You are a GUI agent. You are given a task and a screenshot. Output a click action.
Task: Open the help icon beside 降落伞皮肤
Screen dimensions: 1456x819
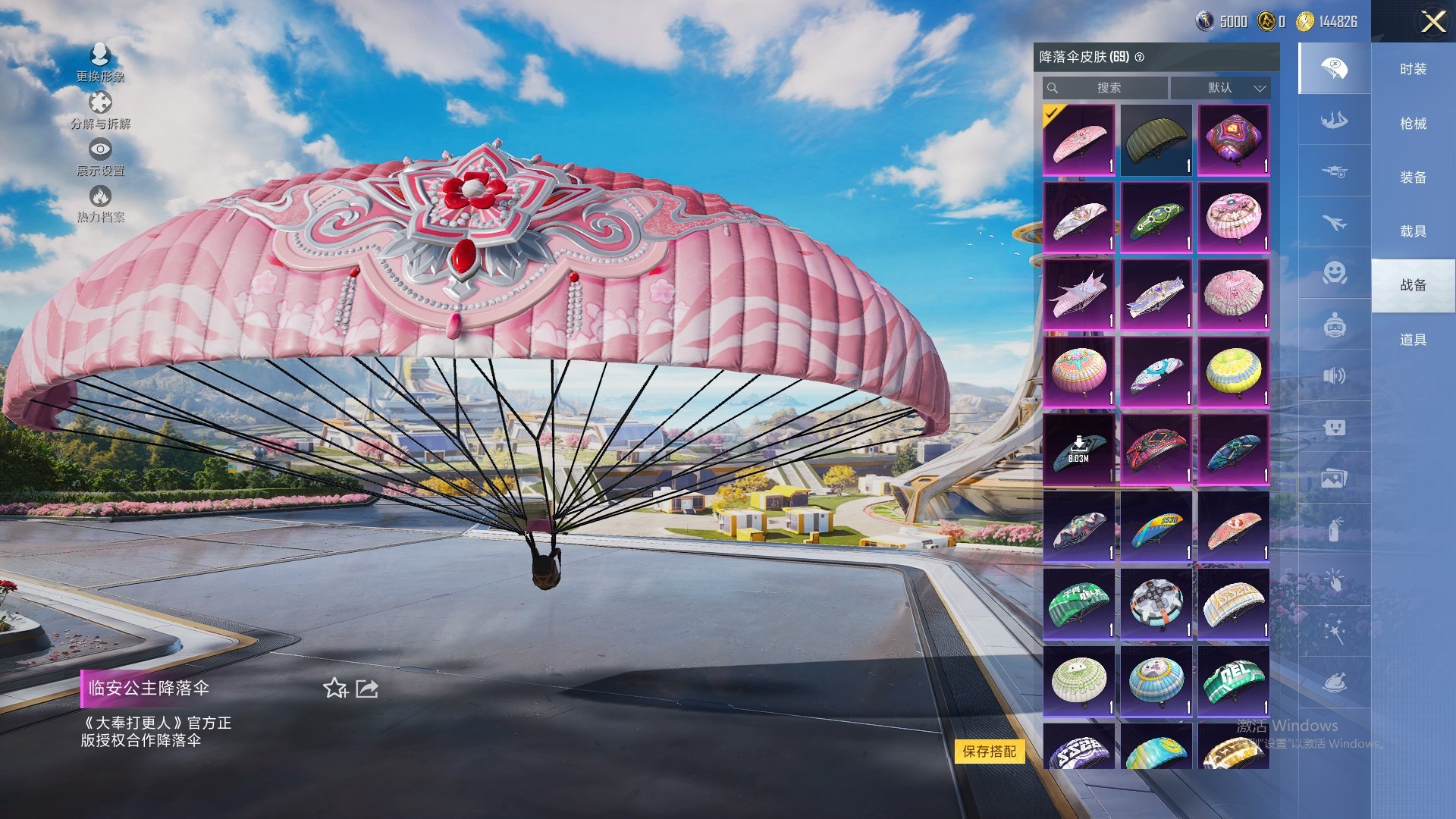pyautogui.click(x=1139, y=58)
